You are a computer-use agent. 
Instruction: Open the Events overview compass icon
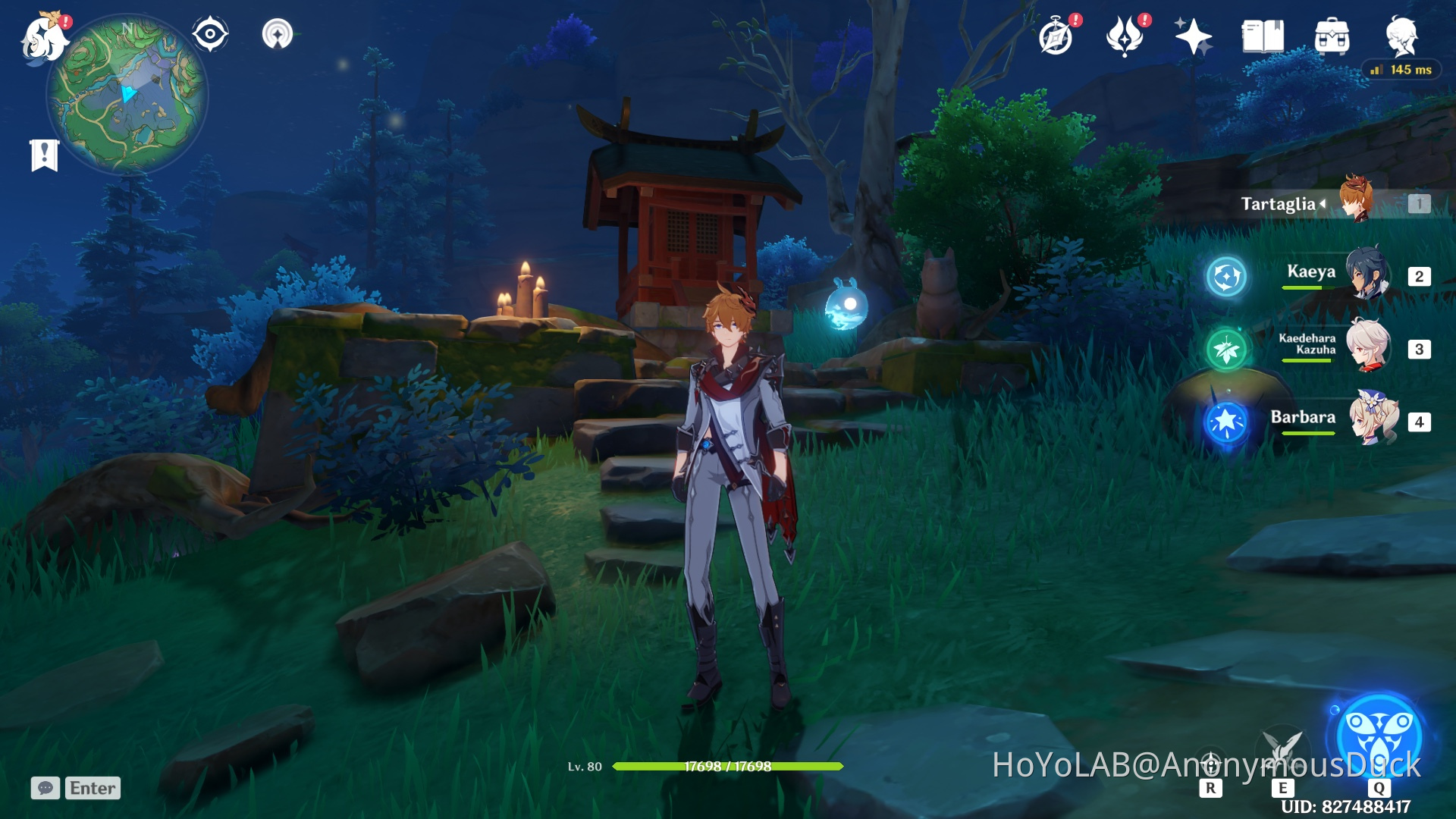click(x=1057, y=34)
